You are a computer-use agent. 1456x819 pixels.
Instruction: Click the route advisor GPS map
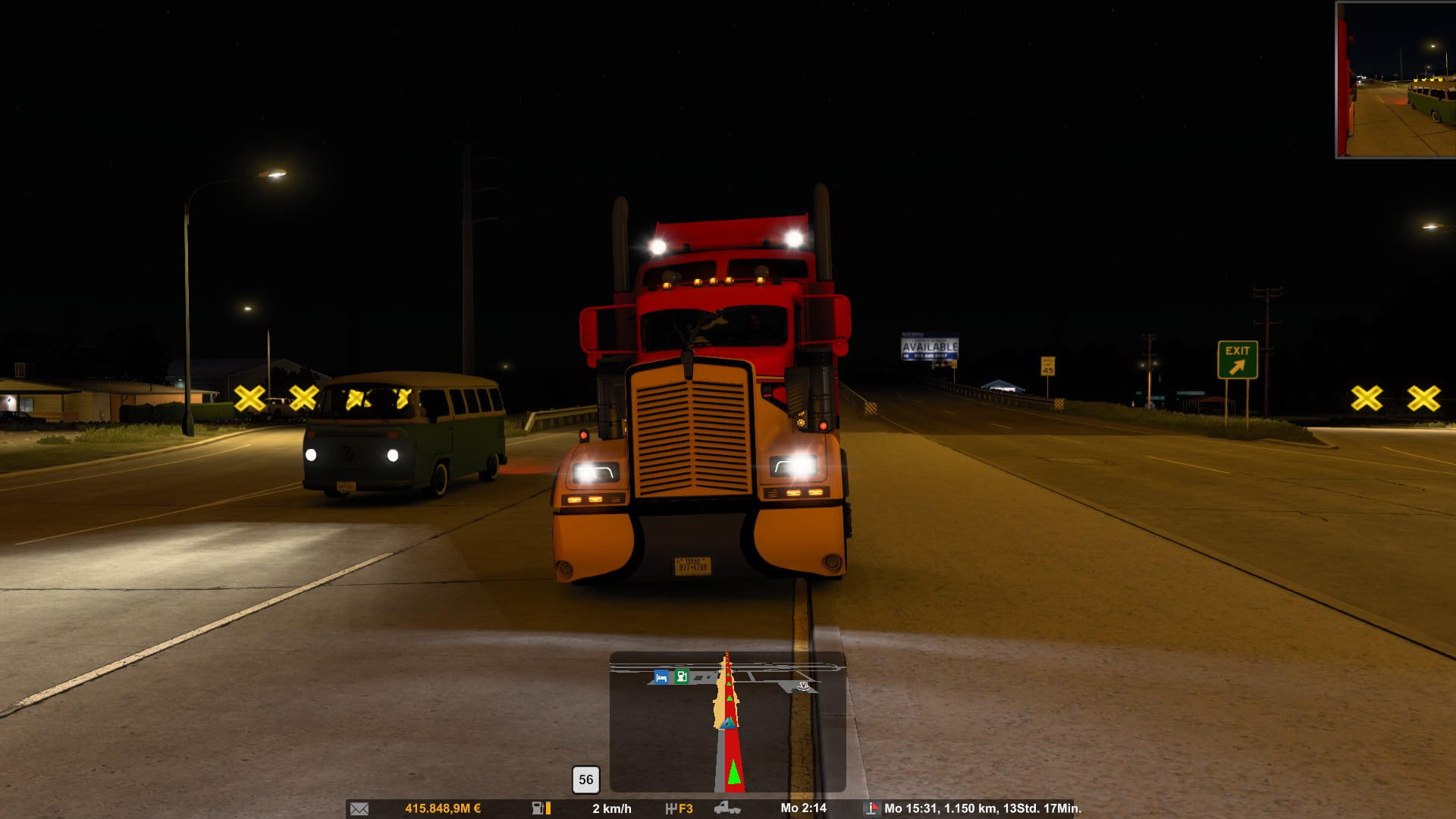pos(727,722)
